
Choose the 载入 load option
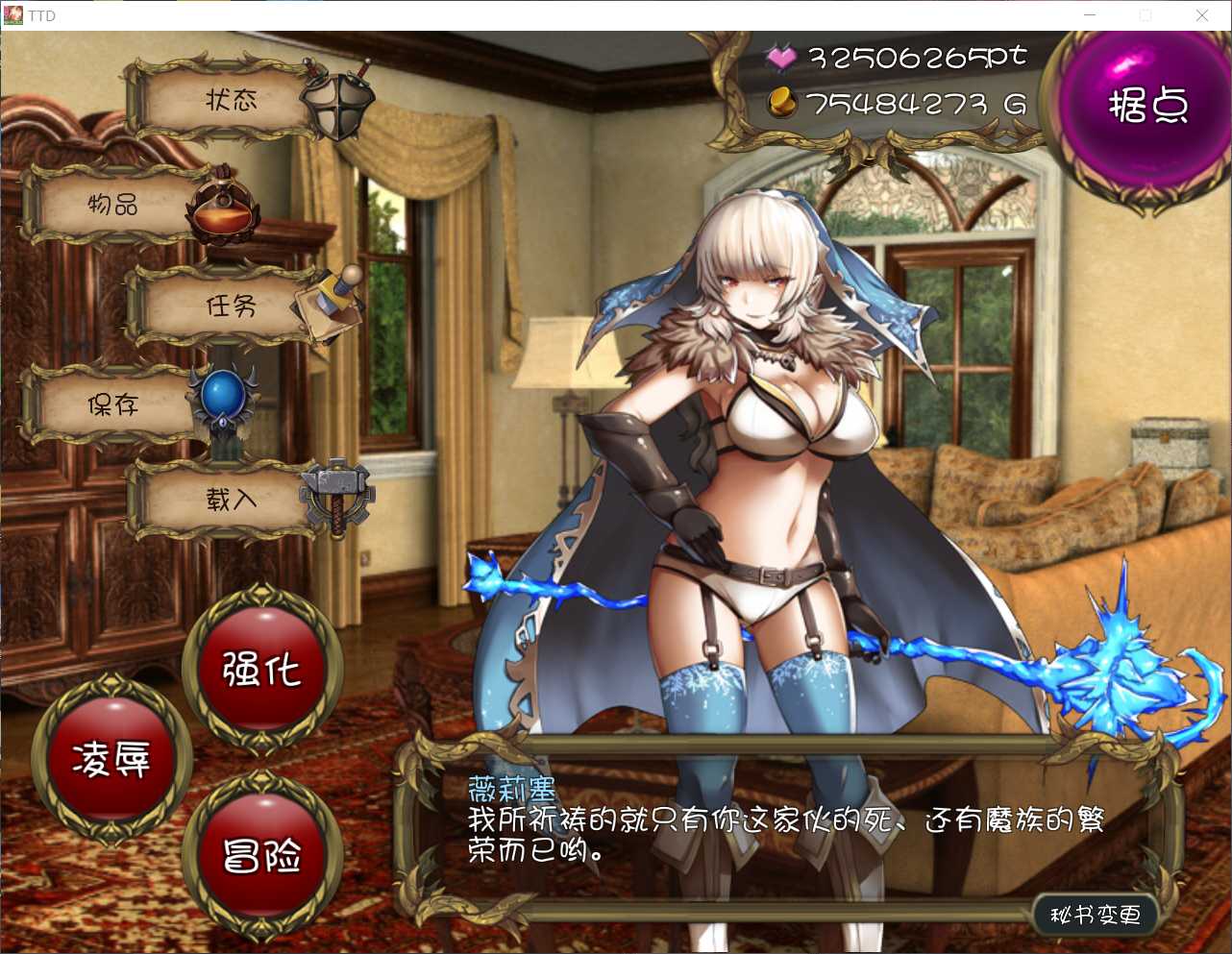coord(231,500)
